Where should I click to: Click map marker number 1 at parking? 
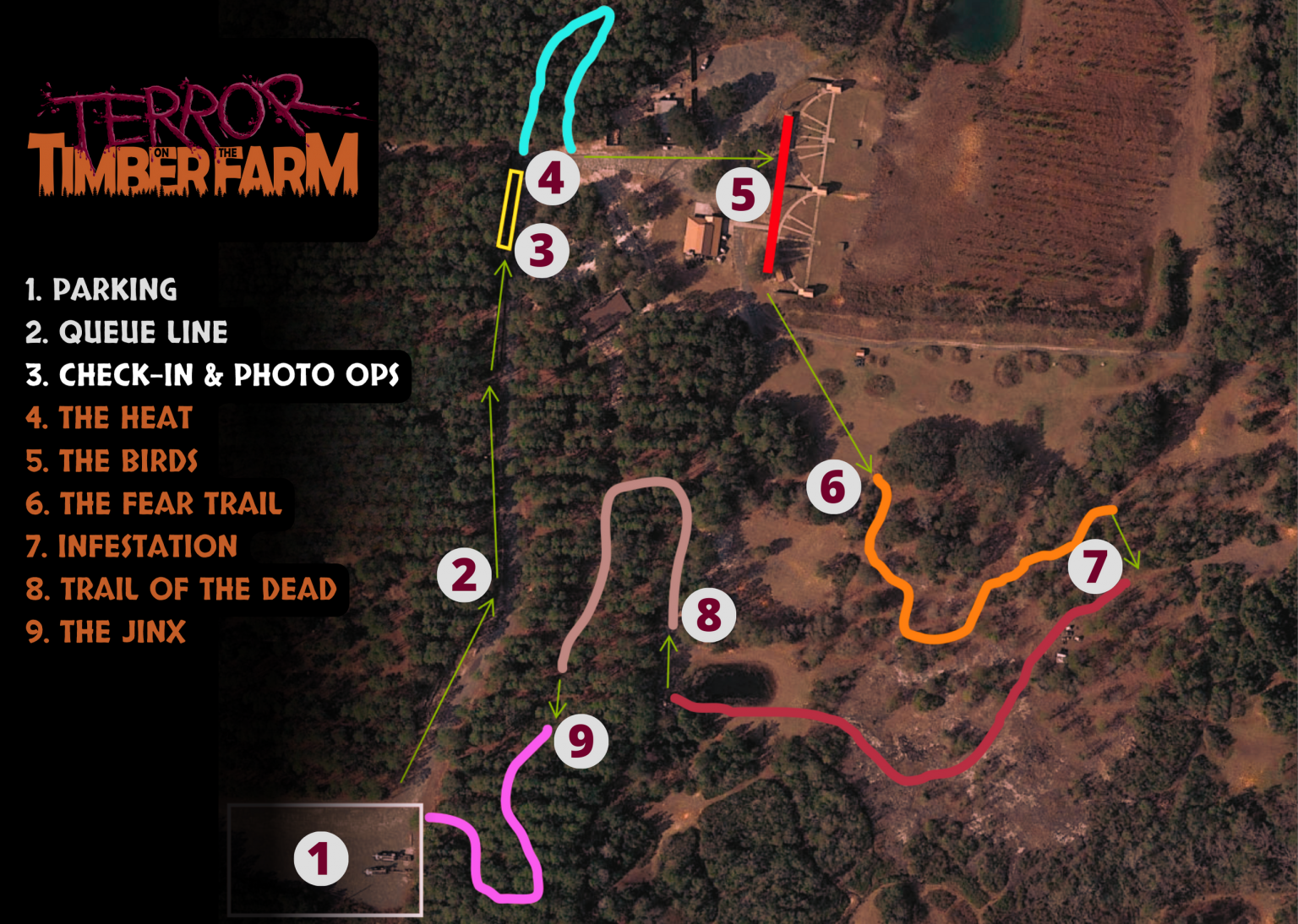321,858
